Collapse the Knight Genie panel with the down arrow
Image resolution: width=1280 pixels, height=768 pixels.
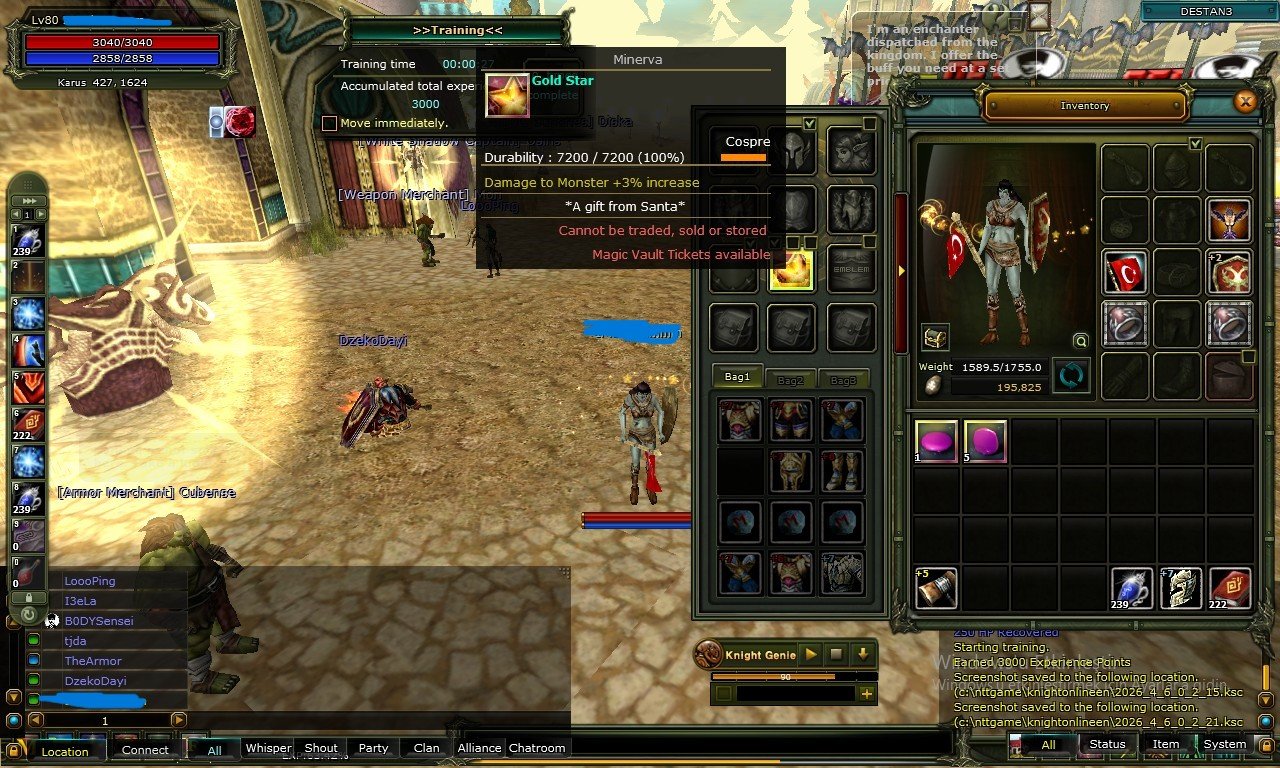[862, 655]
